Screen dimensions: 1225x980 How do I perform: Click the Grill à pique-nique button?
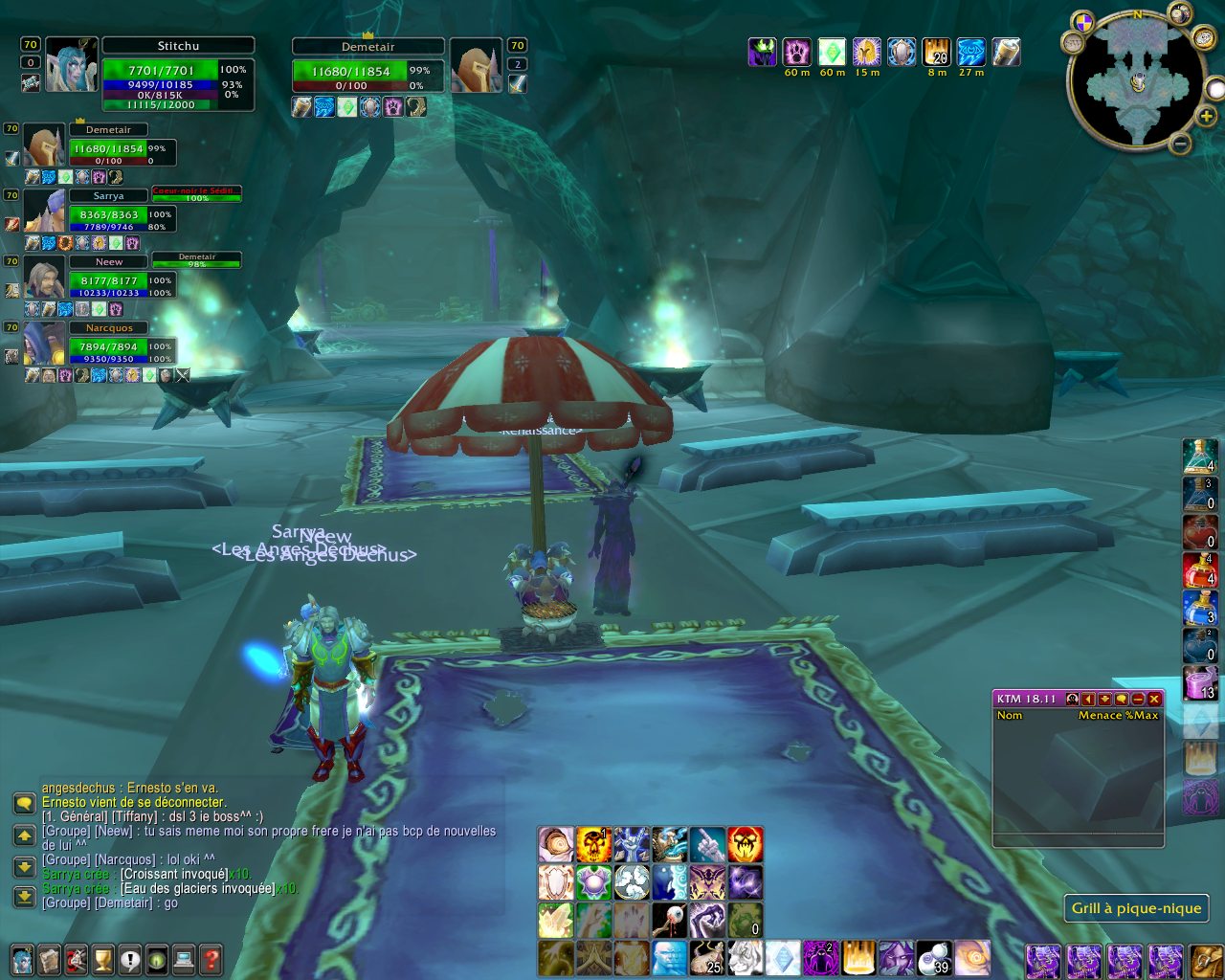pos(1136,908)
